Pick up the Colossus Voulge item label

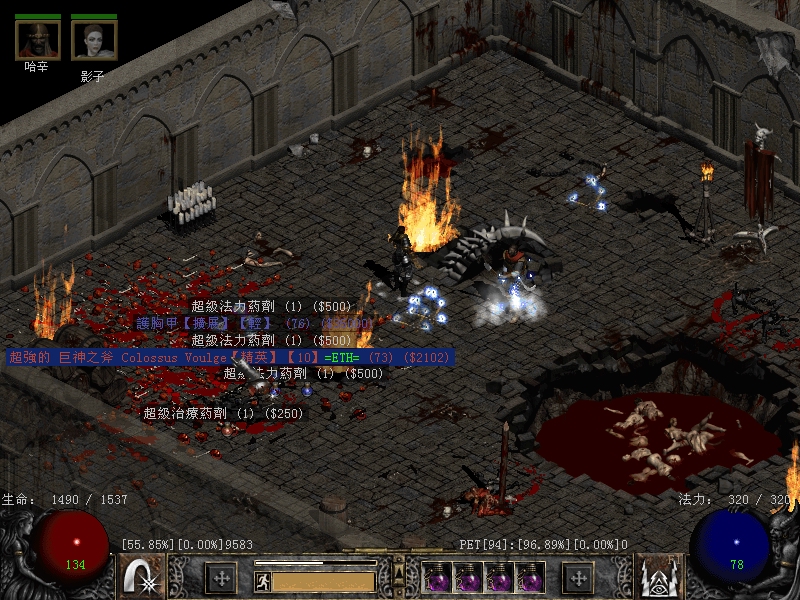[230, 357]
